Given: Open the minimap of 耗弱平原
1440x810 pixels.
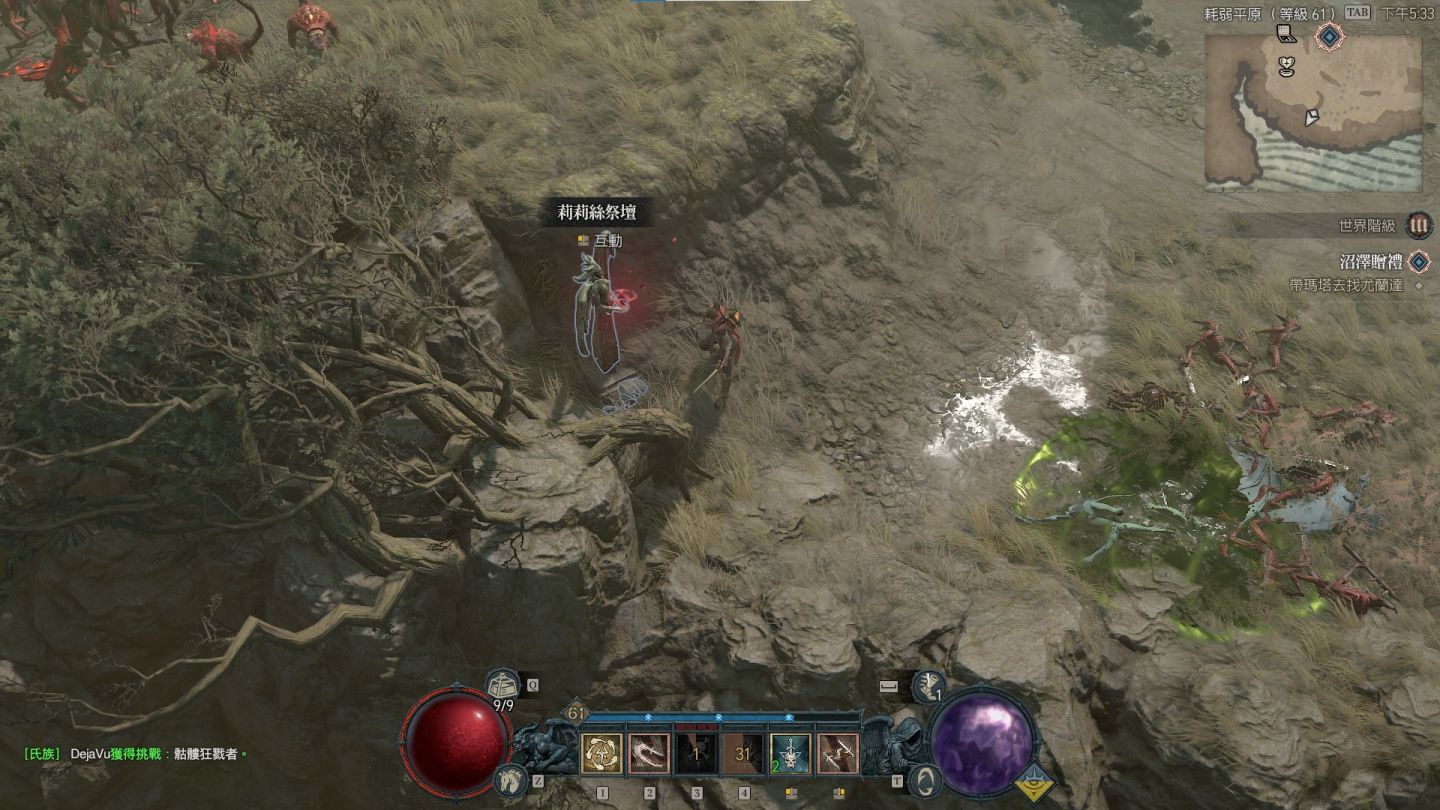Looking at the screenshot, I should click(x=1312, y=112).
